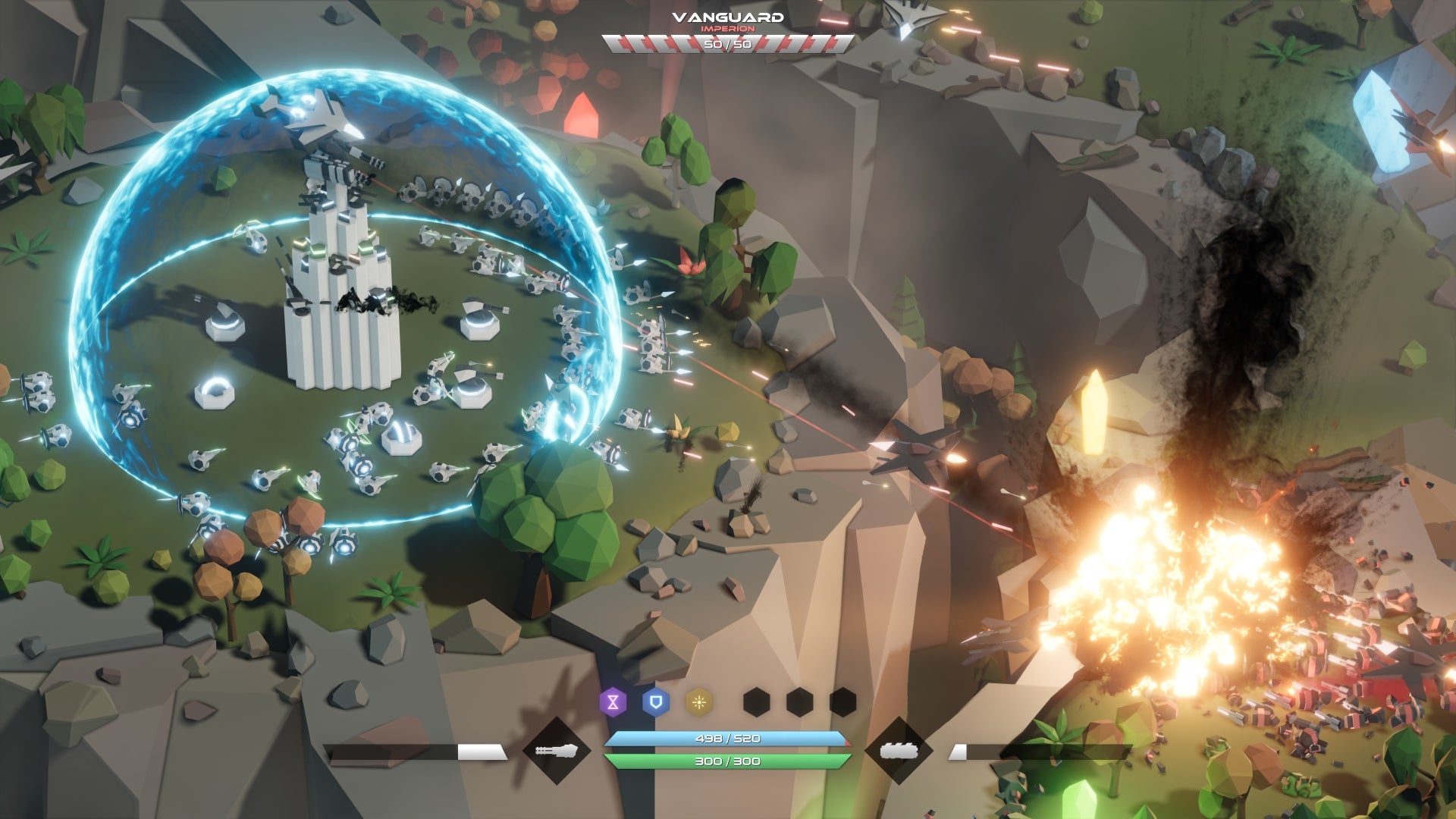
Task: Select the minigun weapon icon
Action: point(557,751)
